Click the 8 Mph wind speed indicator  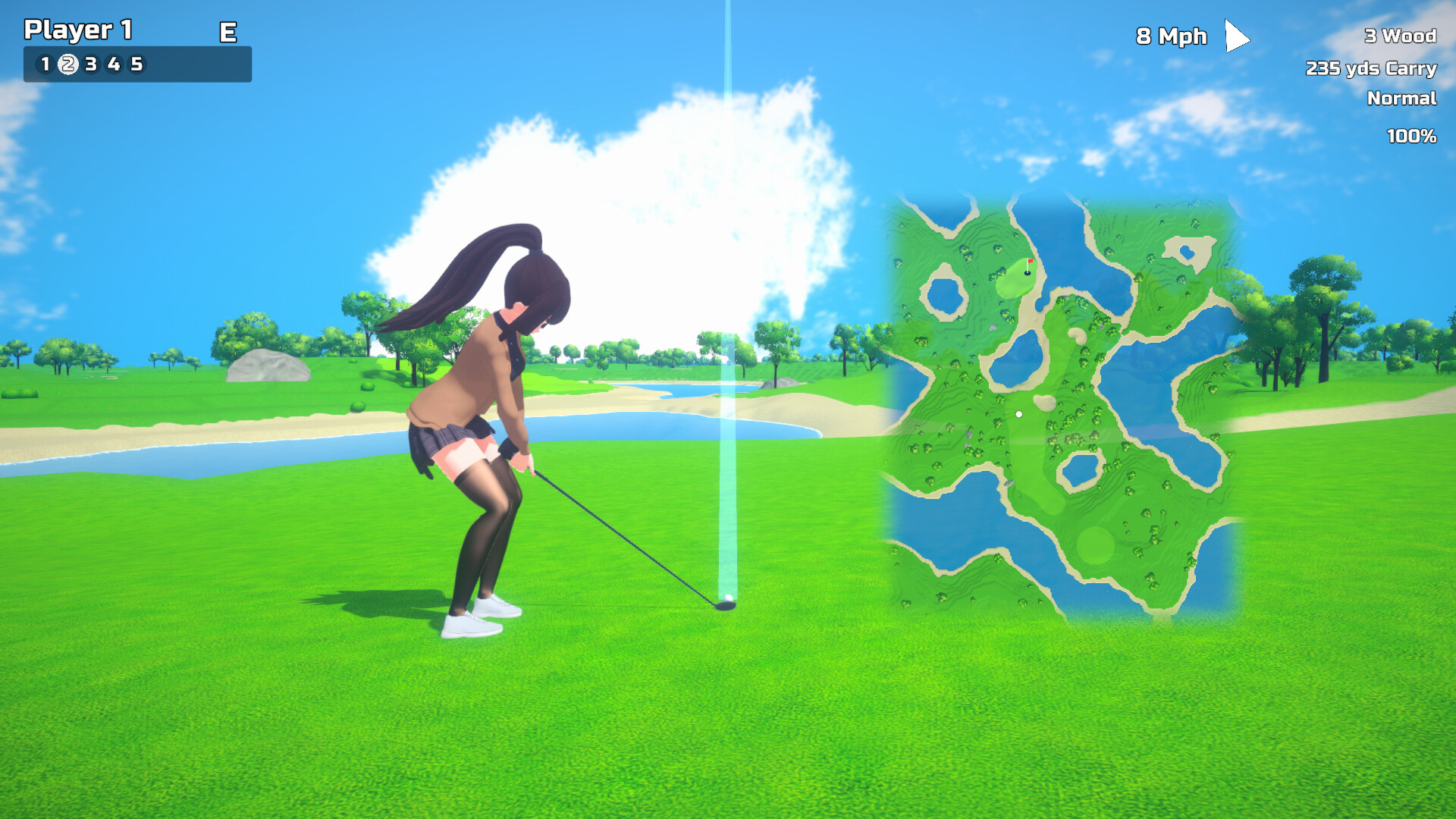tap(1171, 36)
